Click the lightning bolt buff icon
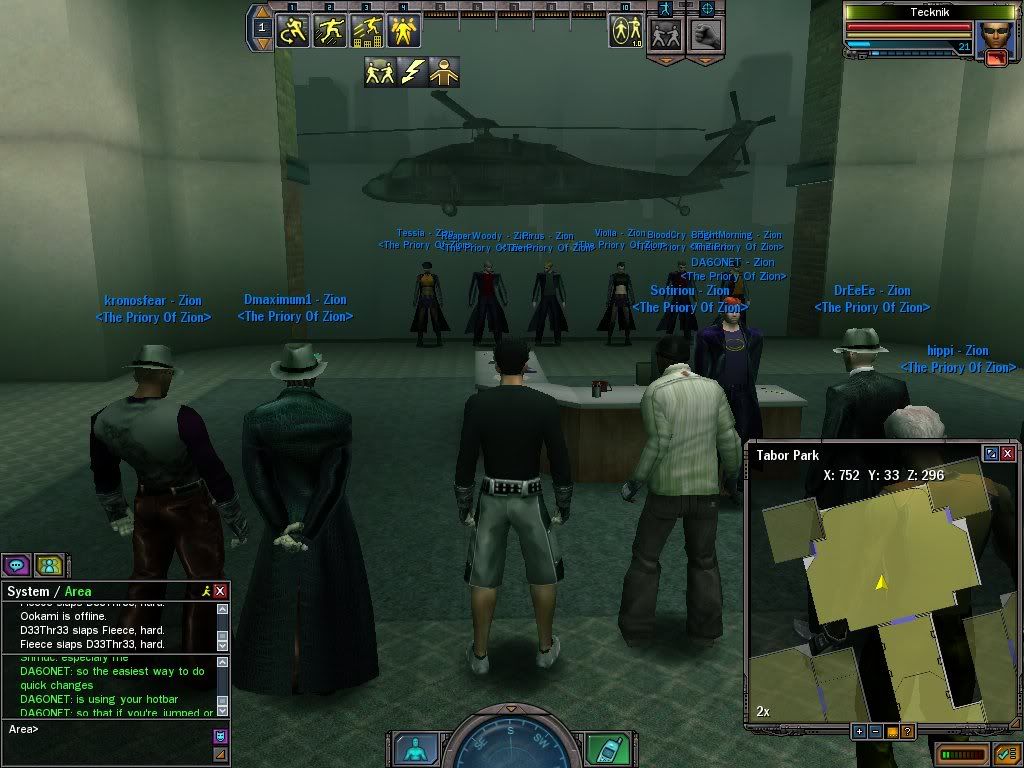Image resolution: width=1024 pixels, height=768 pixels. pos(413,72)
